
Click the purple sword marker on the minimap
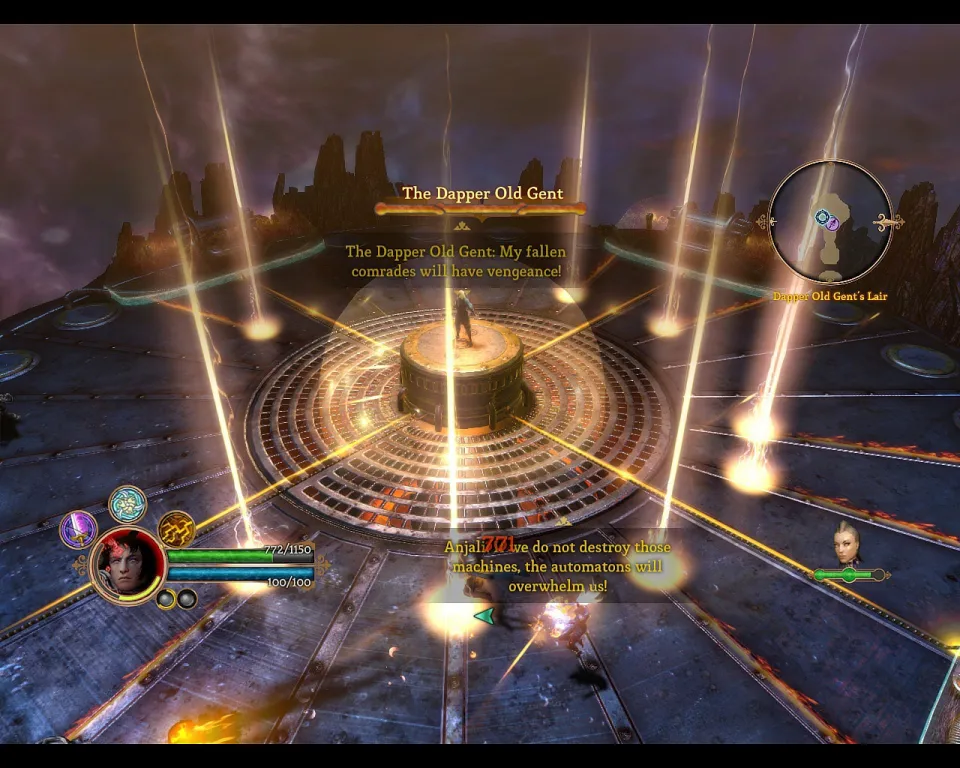point(832,224)
